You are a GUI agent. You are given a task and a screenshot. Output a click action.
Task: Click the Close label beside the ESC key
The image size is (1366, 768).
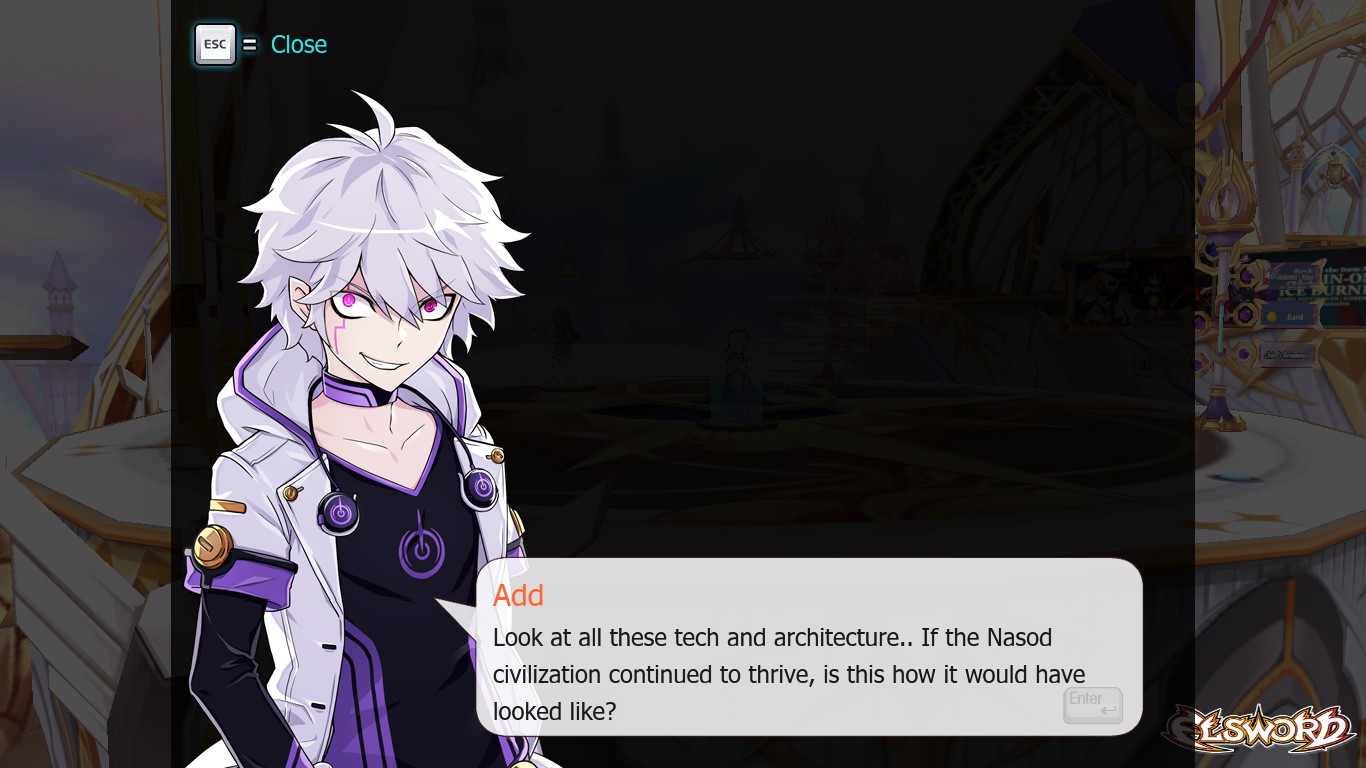299,44
